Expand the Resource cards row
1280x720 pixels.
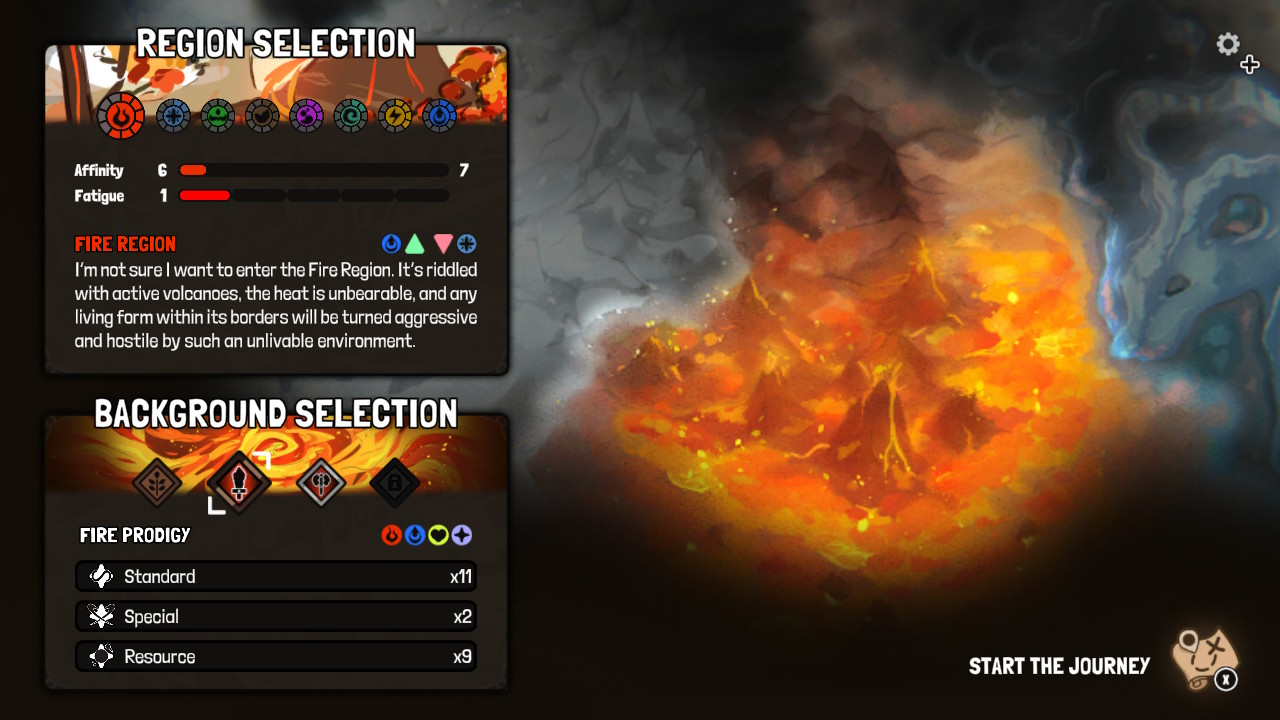pyautogui.click(x=276, y=656)
